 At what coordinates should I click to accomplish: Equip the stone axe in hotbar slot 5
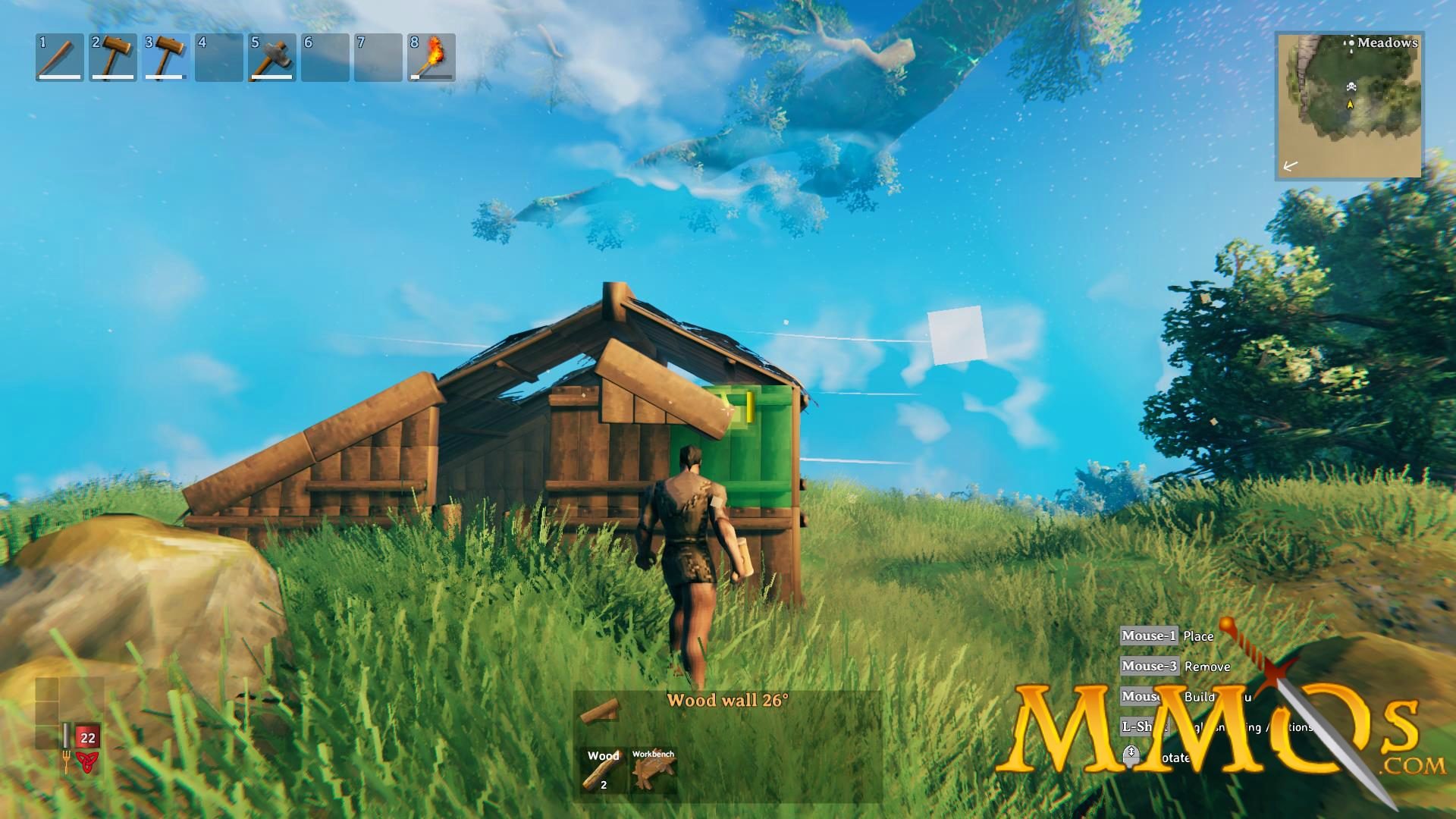click(273, 57)
